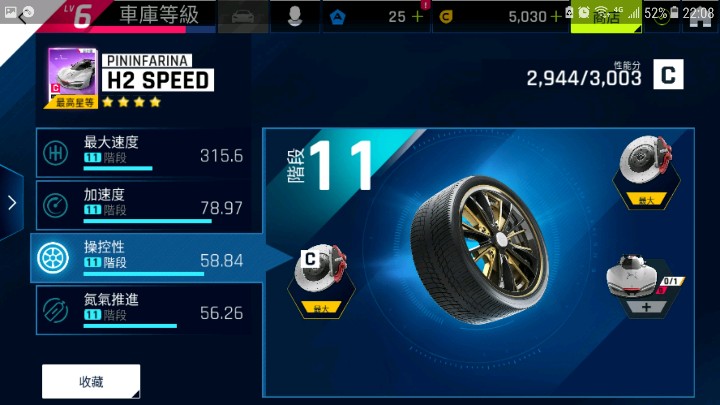Tap the H2 Speed car thumbnail

pos(72,78)
